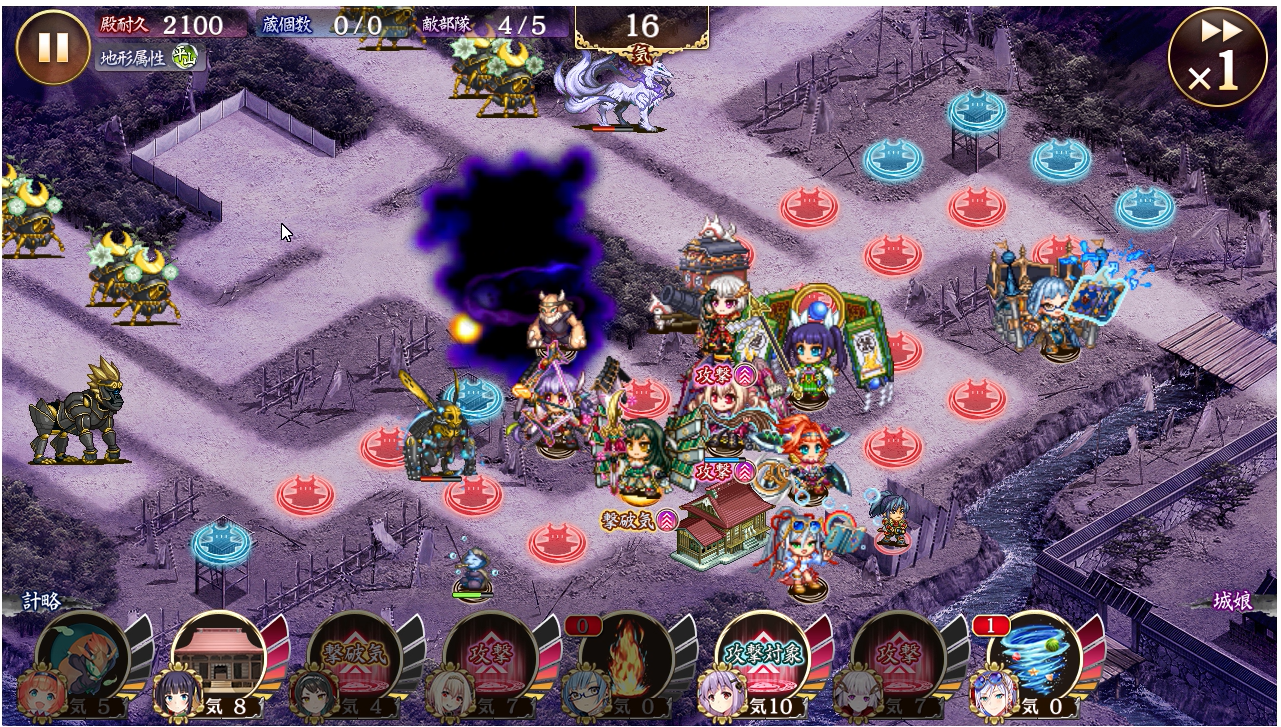Pause the battle with the pause button
The image size is (1281, 727).
pos(53,47)
